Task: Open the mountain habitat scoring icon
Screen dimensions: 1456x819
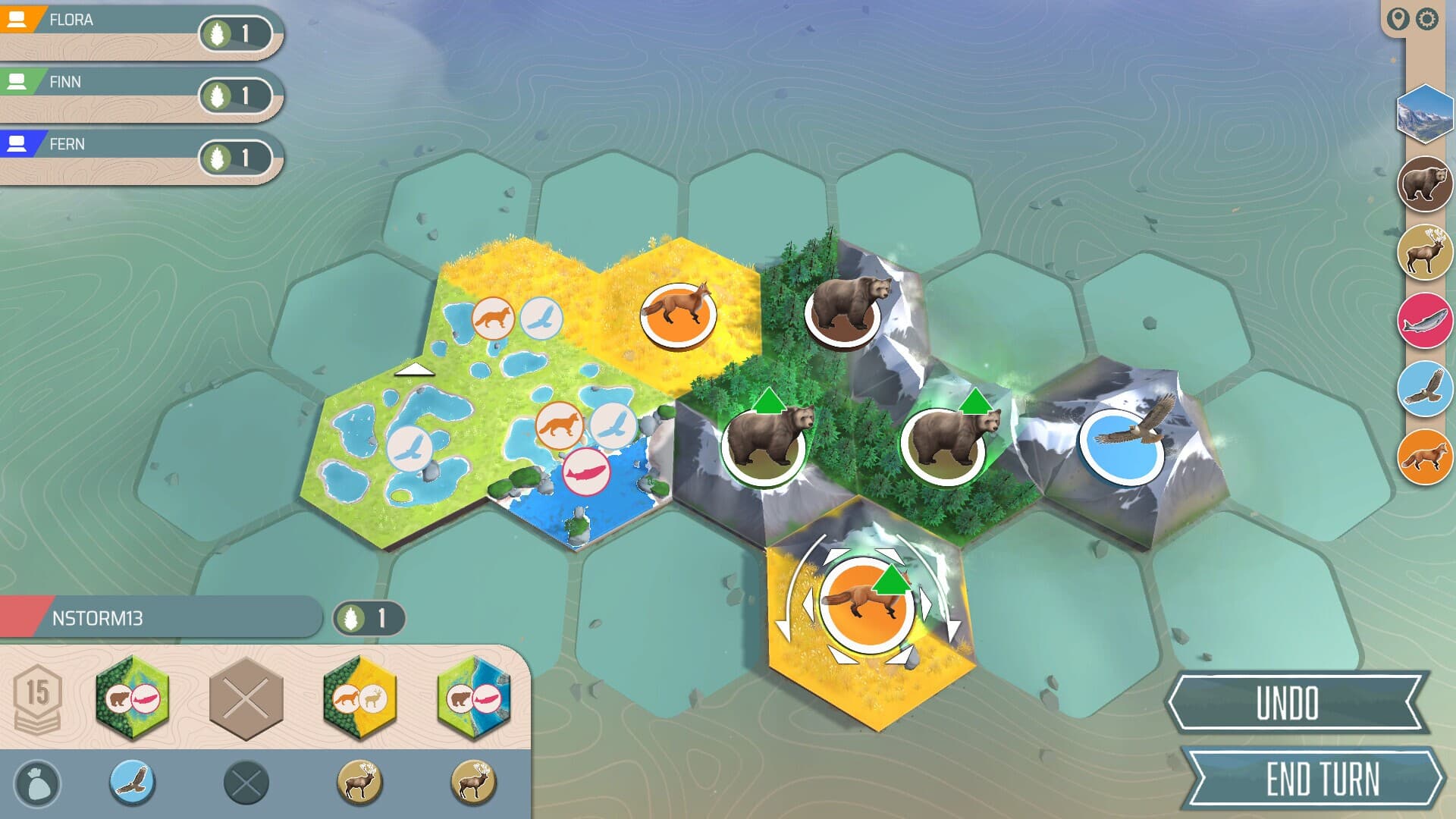Action: pyautogui.click(x=1424, y=114)
